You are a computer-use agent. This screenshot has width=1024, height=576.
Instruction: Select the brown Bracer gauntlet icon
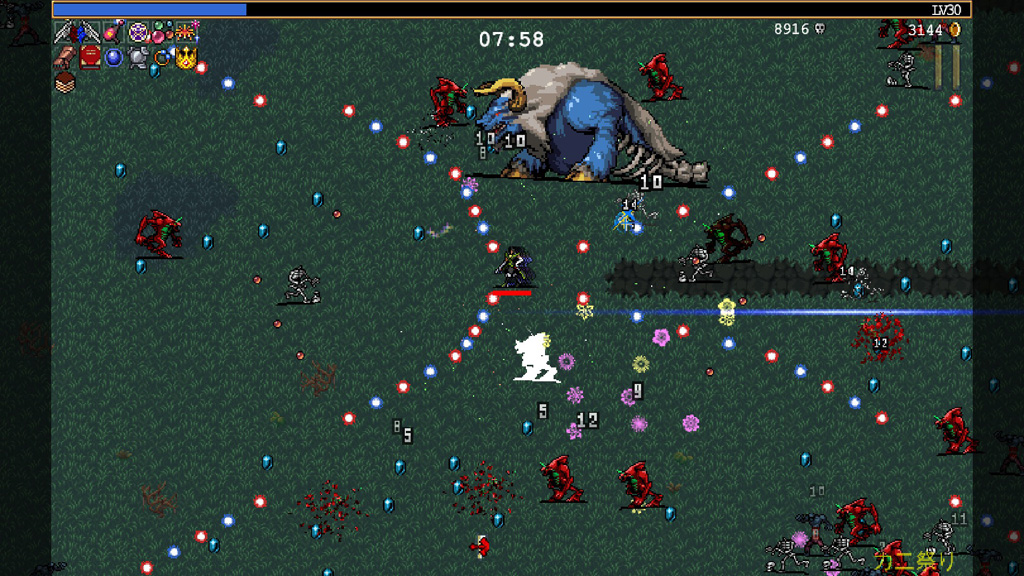coord(65,57)
